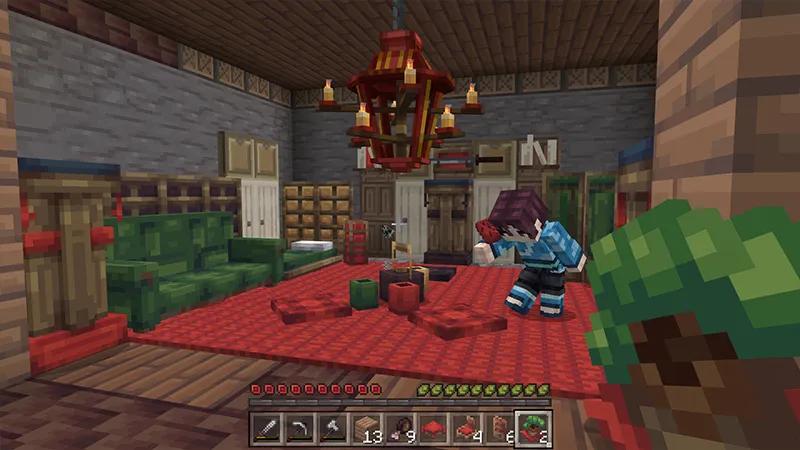
Task: Select the wood planks stack of 13
Action: click(x=366, y=429)
